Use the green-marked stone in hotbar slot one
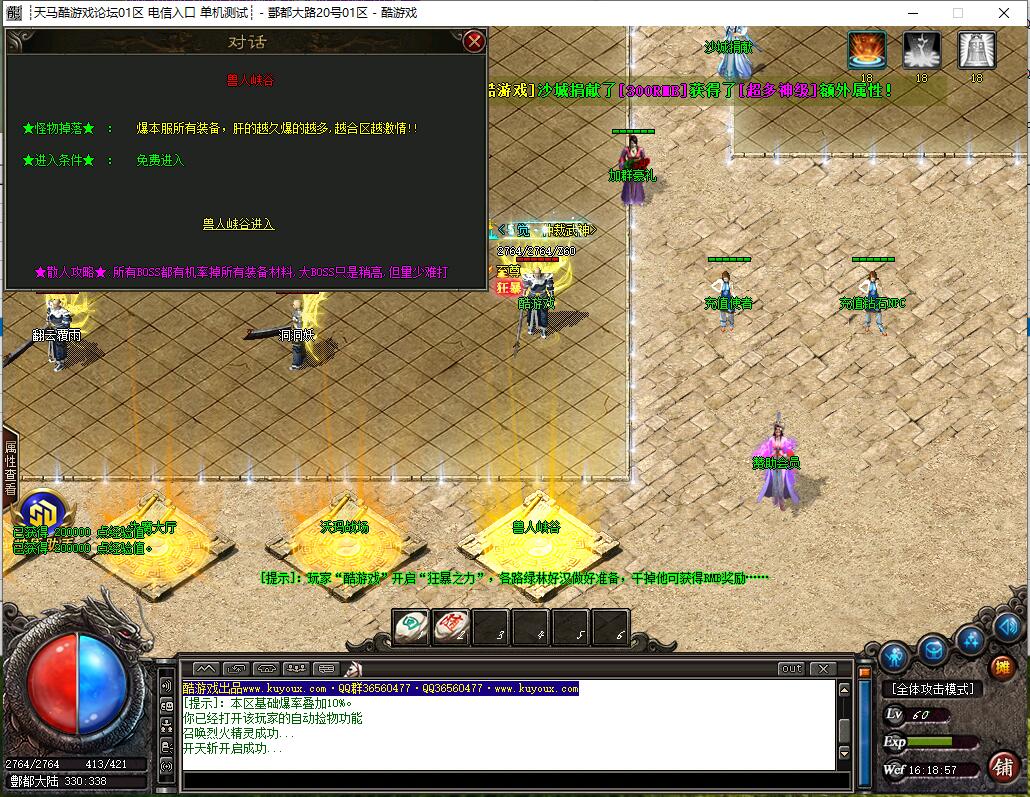Screen dimensions: 1030x797 point(410,627)
